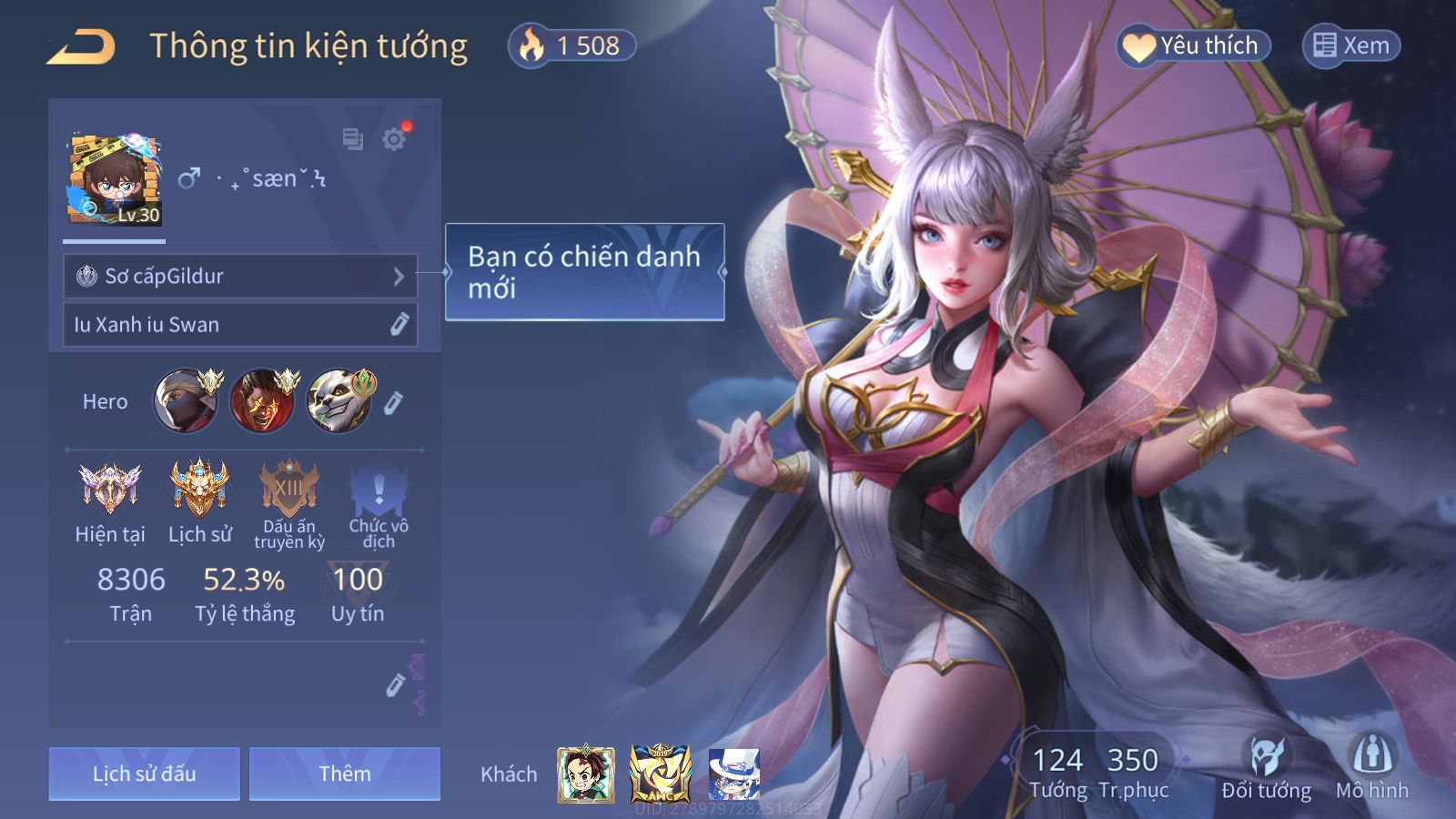Open the chat card icon beside settings gear
The width and height of the screenshot is (1456, 819).
pos(352,139)
